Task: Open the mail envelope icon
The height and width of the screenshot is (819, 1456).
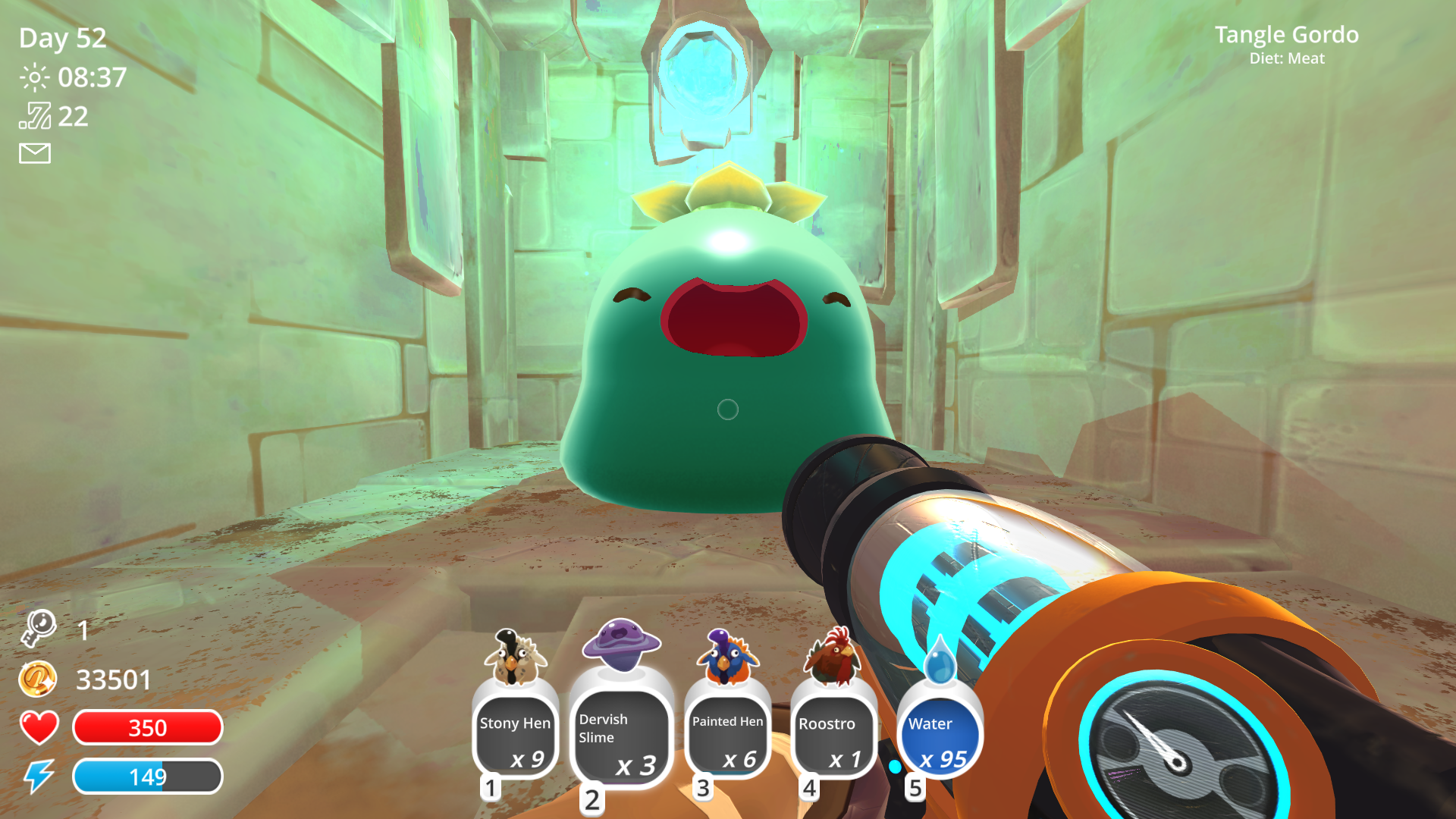Action: pyautogui.click(x=35, y=154)
